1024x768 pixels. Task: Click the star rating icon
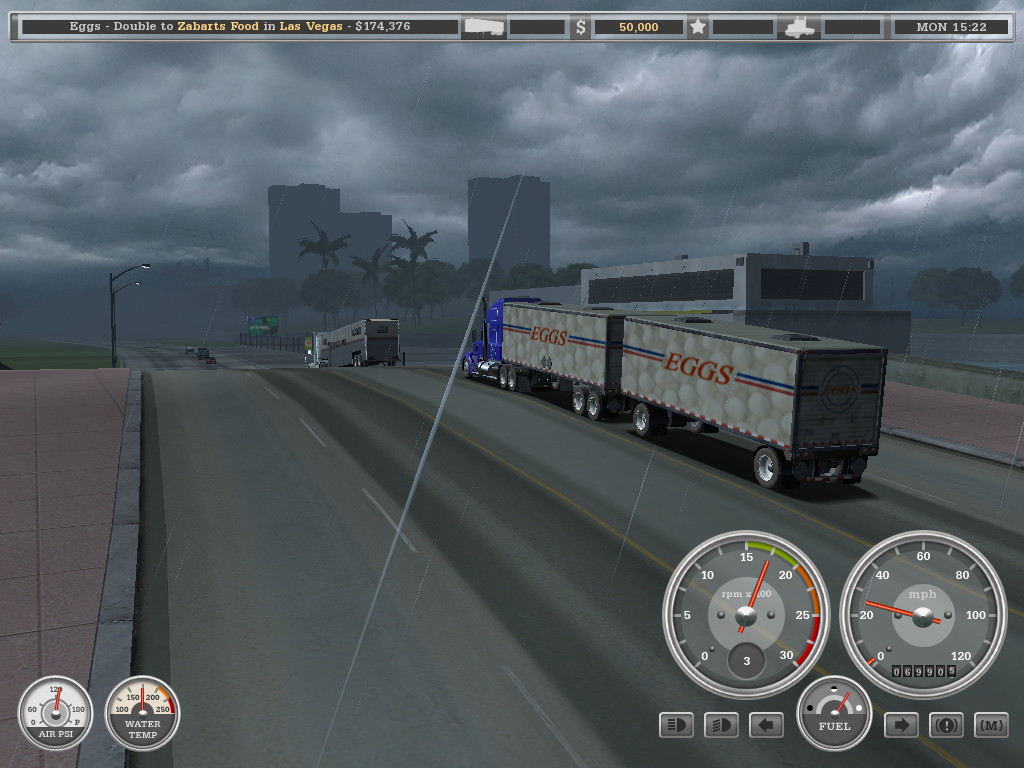tap(698, 27)
